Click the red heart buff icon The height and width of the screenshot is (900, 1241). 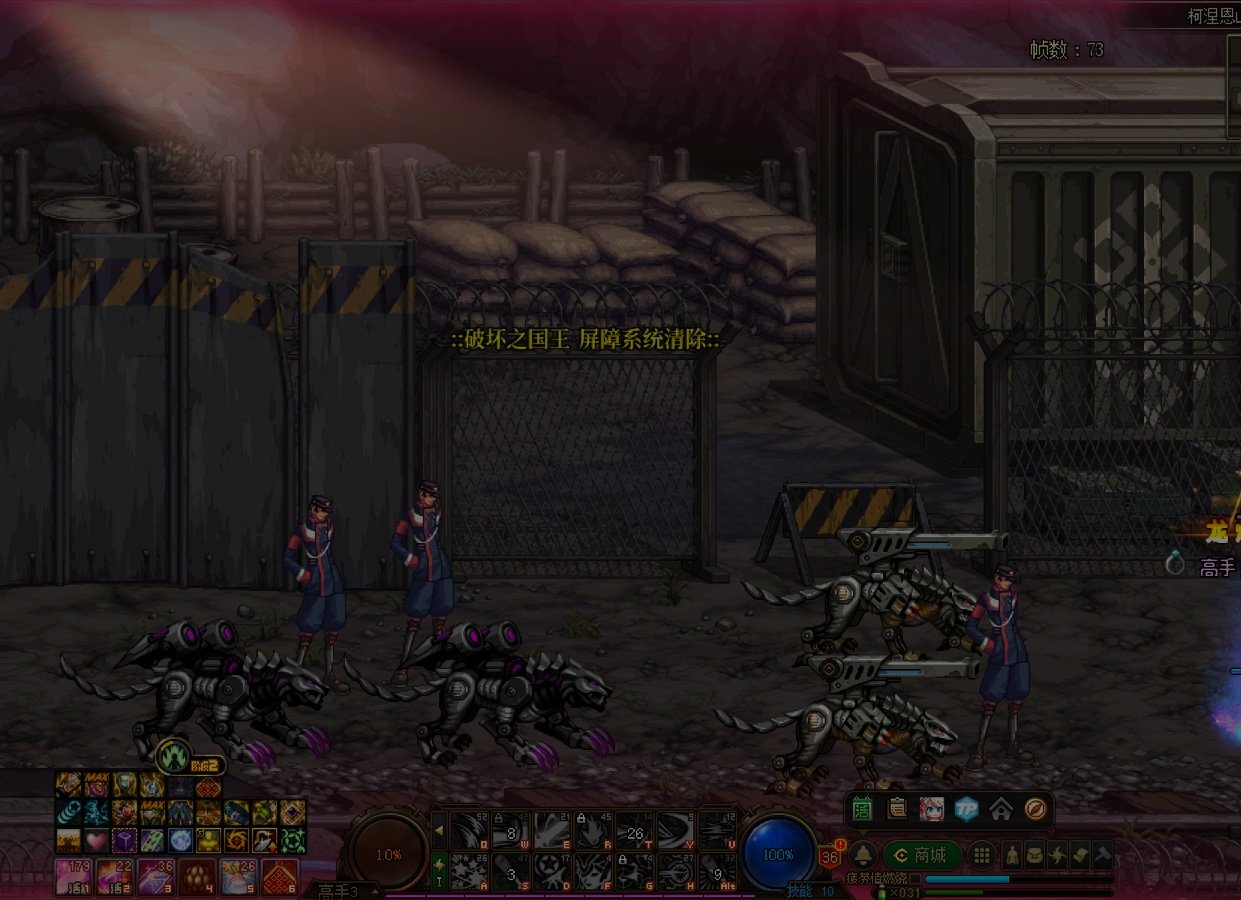click(96, 839)
